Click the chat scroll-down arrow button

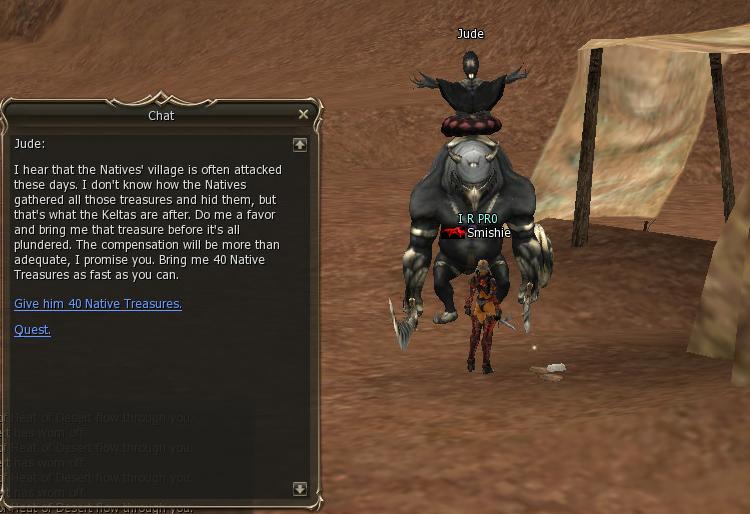300,489
